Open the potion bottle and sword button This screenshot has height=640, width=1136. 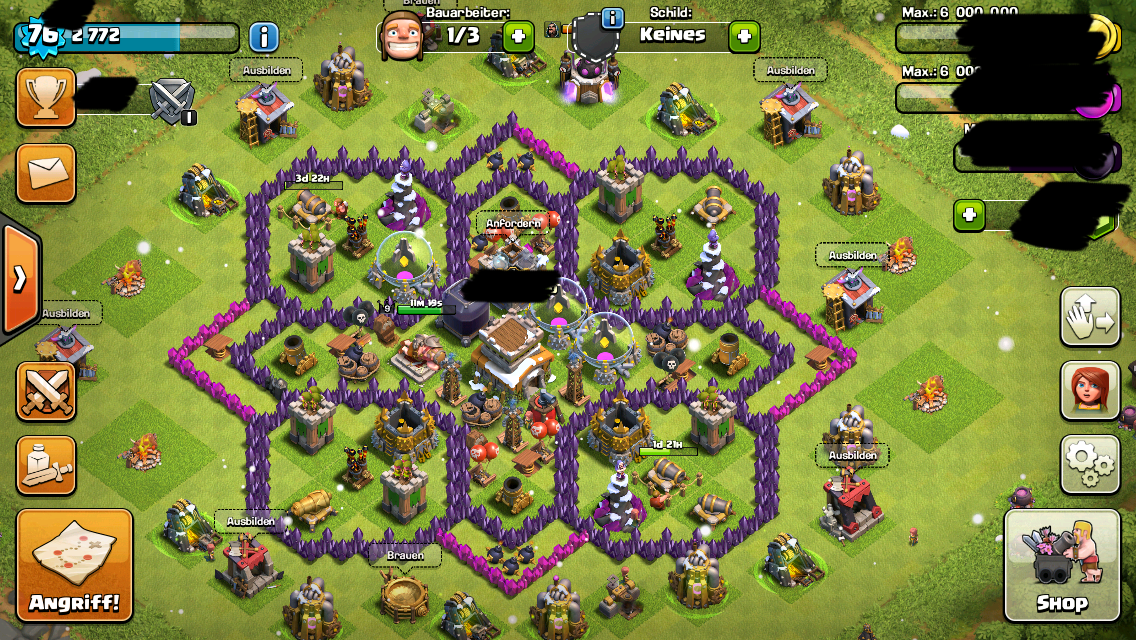coord(46,465)
